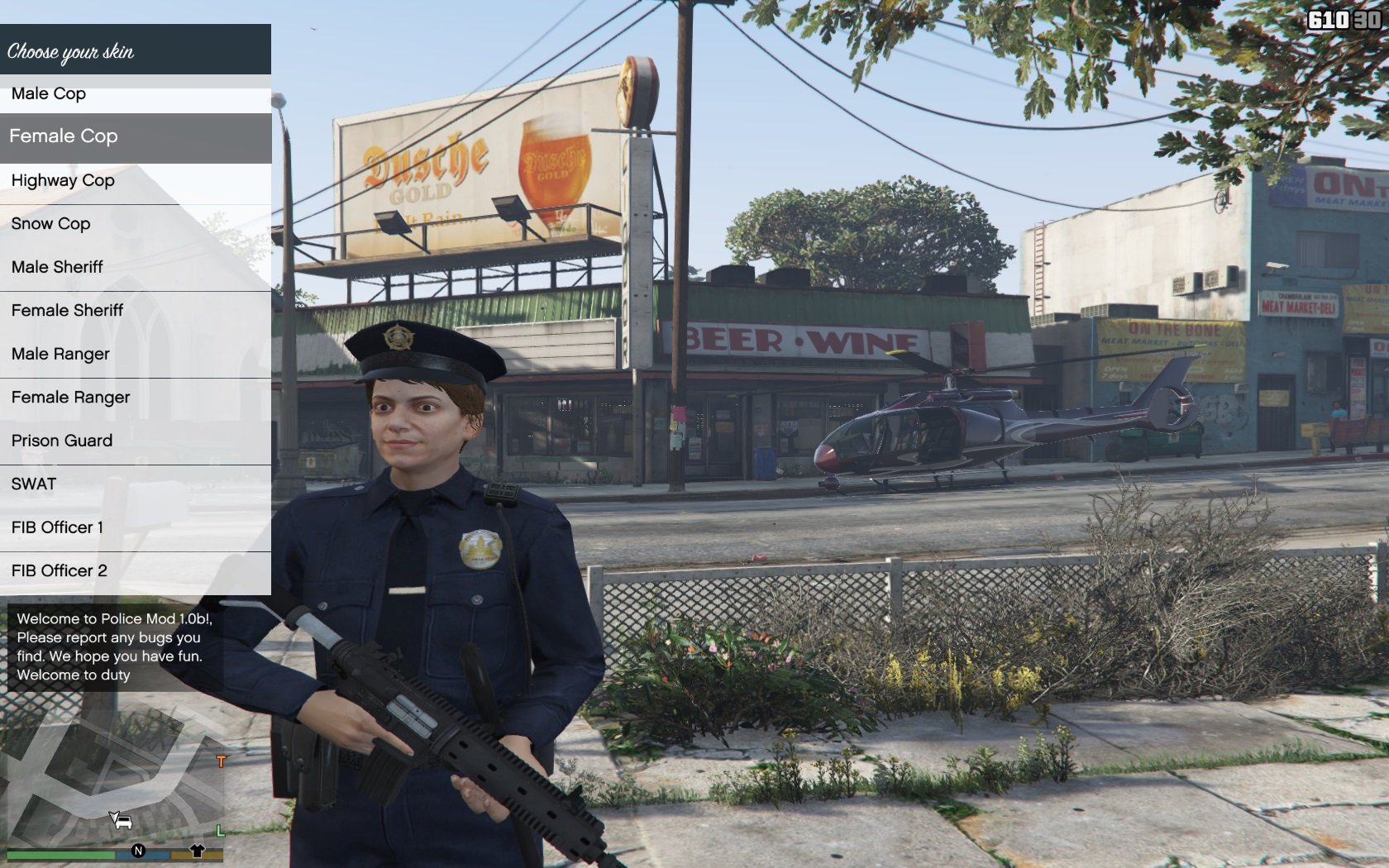
Task: Pick the FIB Officer 2 skin
Action: (135, 571)
